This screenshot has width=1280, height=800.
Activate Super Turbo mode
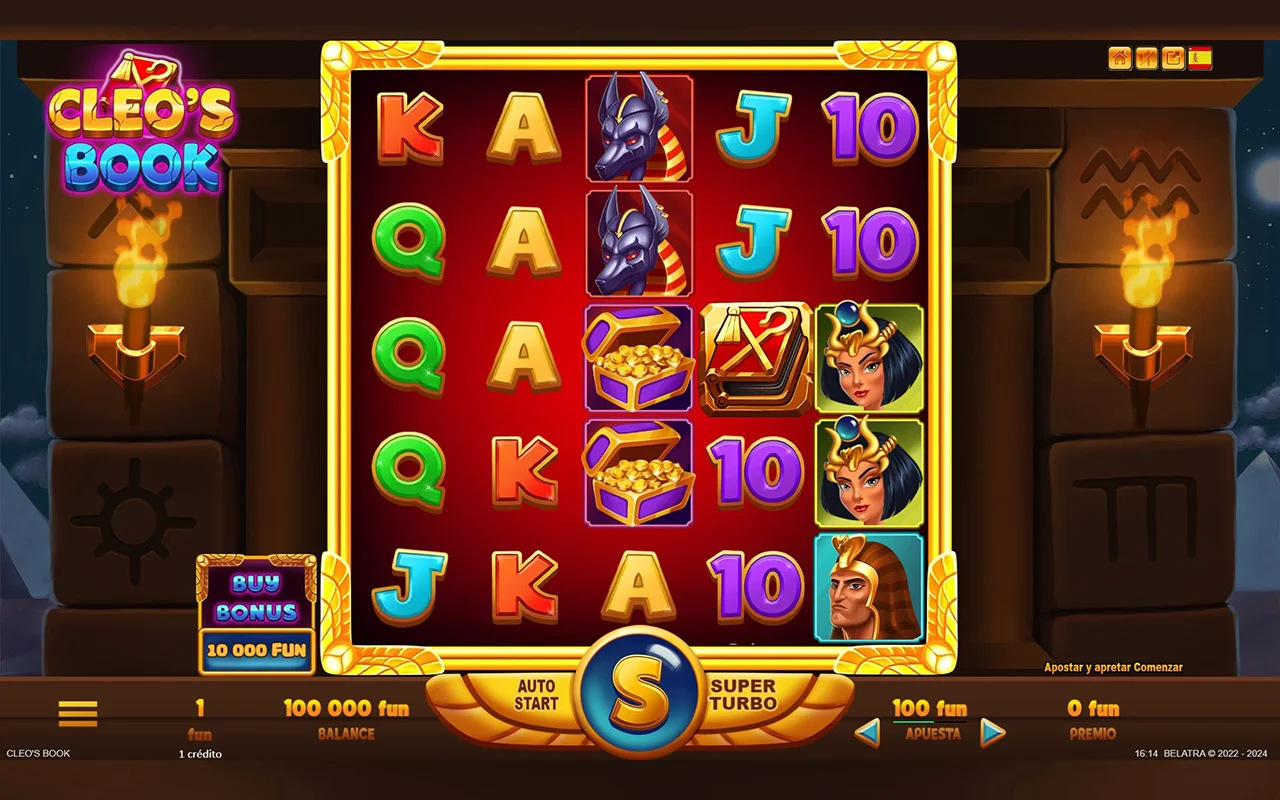tap(743, 695)
